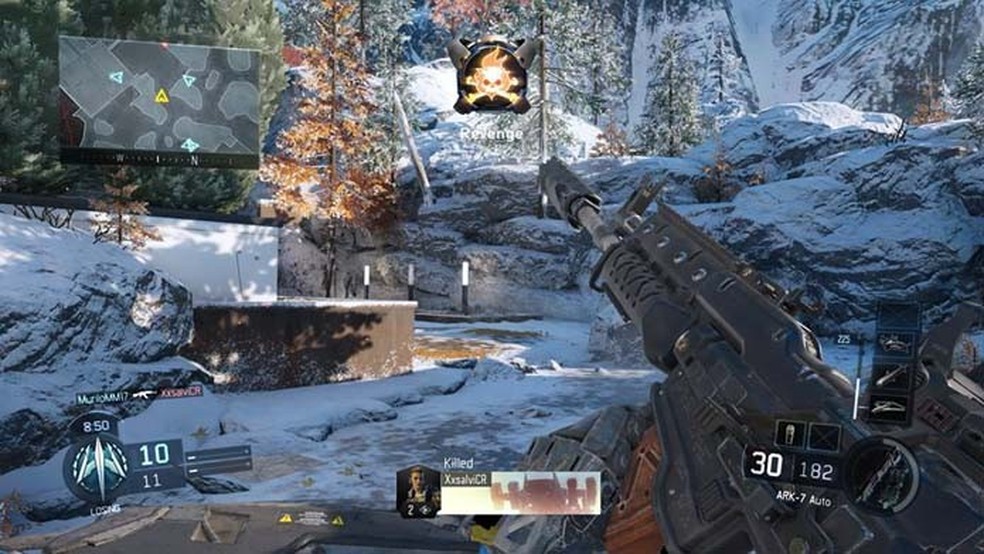This screenshot has height=554, width=984.
Task: Click the minimap in the top-left corner
Action: tap(159, 98)
